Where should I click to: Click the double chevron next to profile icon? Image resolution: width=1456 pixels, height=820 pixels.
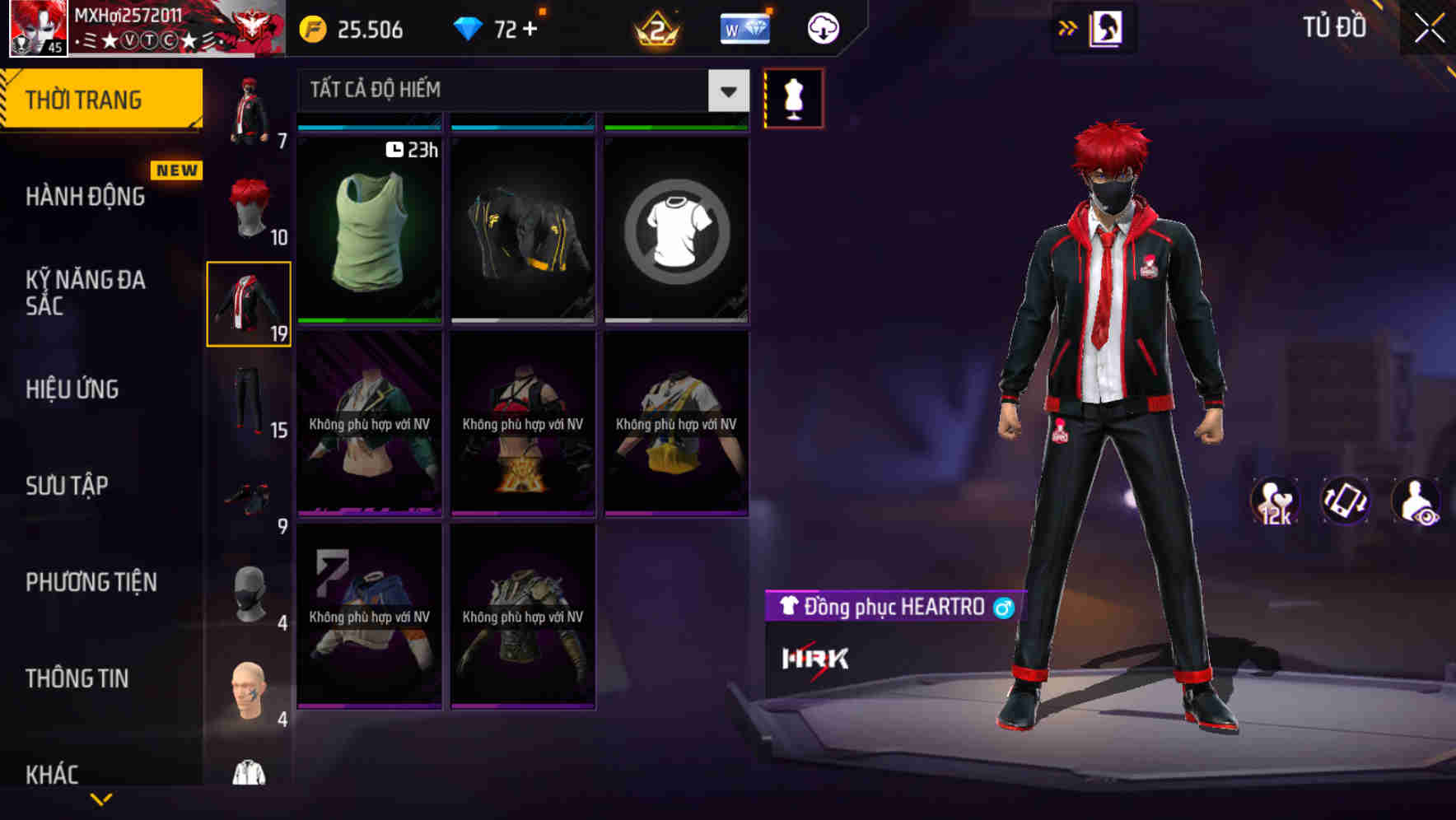pyautogui.click(x=1066, y=27)
